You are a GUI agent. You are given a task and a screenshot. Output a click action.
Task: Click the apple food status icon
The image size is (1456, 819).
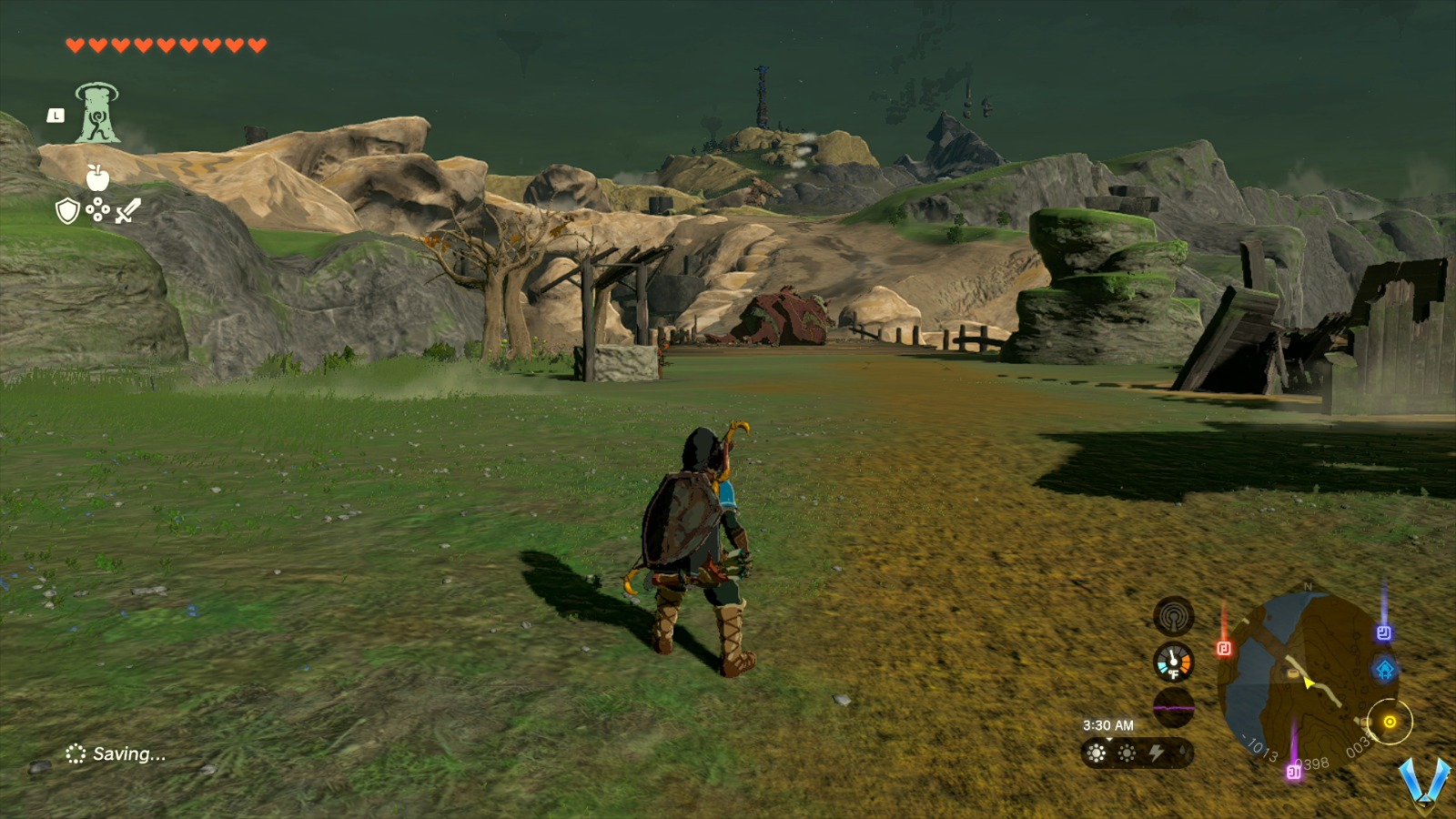pos(98,177)
